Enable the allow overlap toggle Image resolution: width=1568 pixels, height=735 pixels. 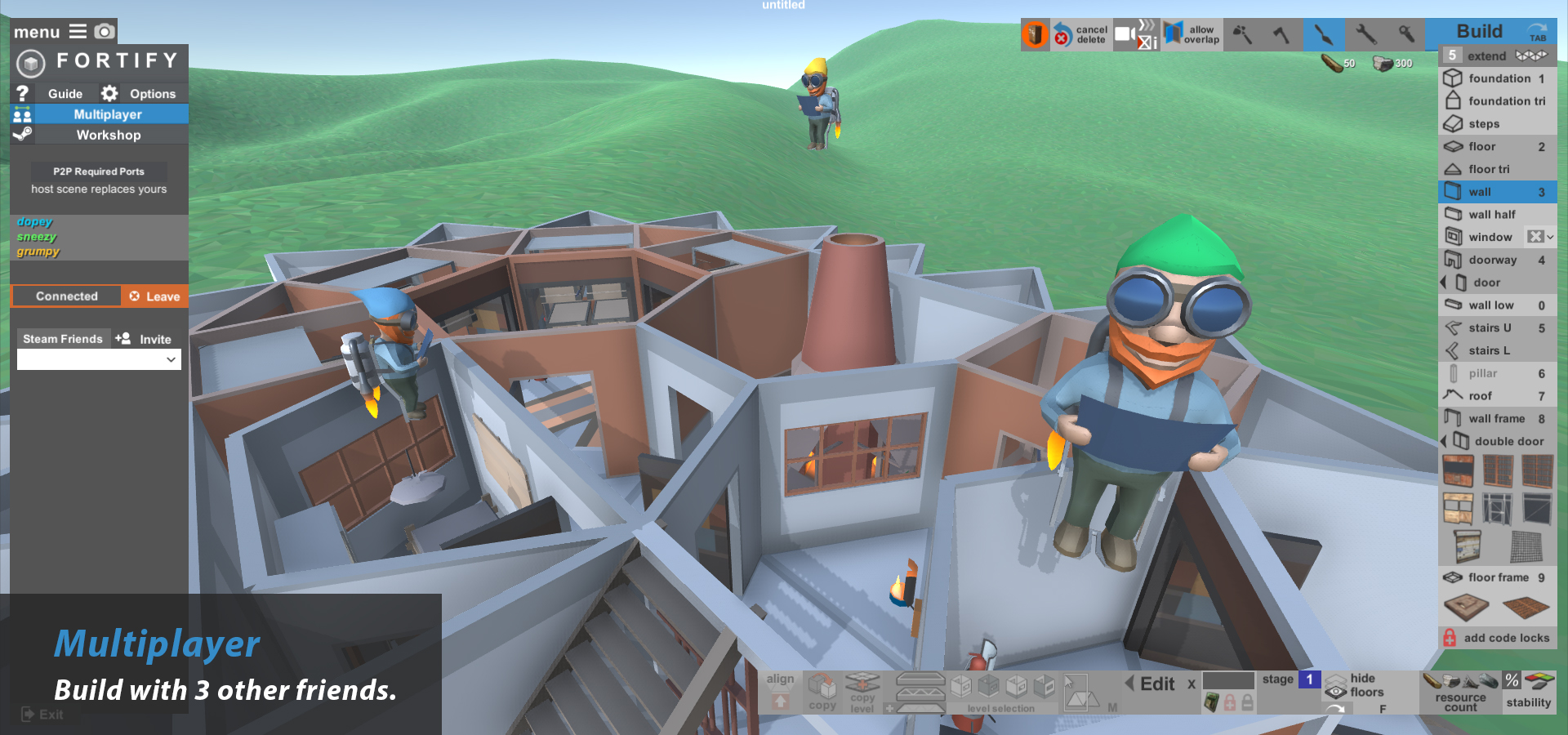[1192, 34]
